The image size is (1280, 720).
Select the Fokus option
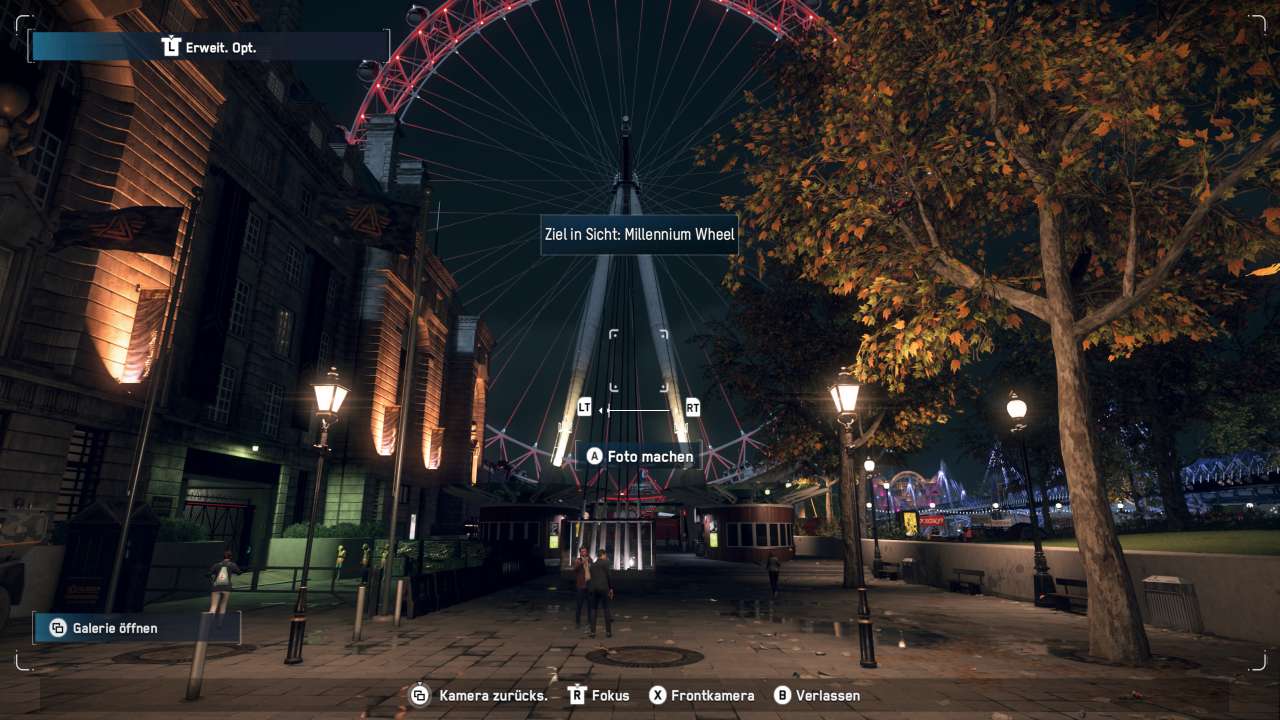[x=599, y=695]
